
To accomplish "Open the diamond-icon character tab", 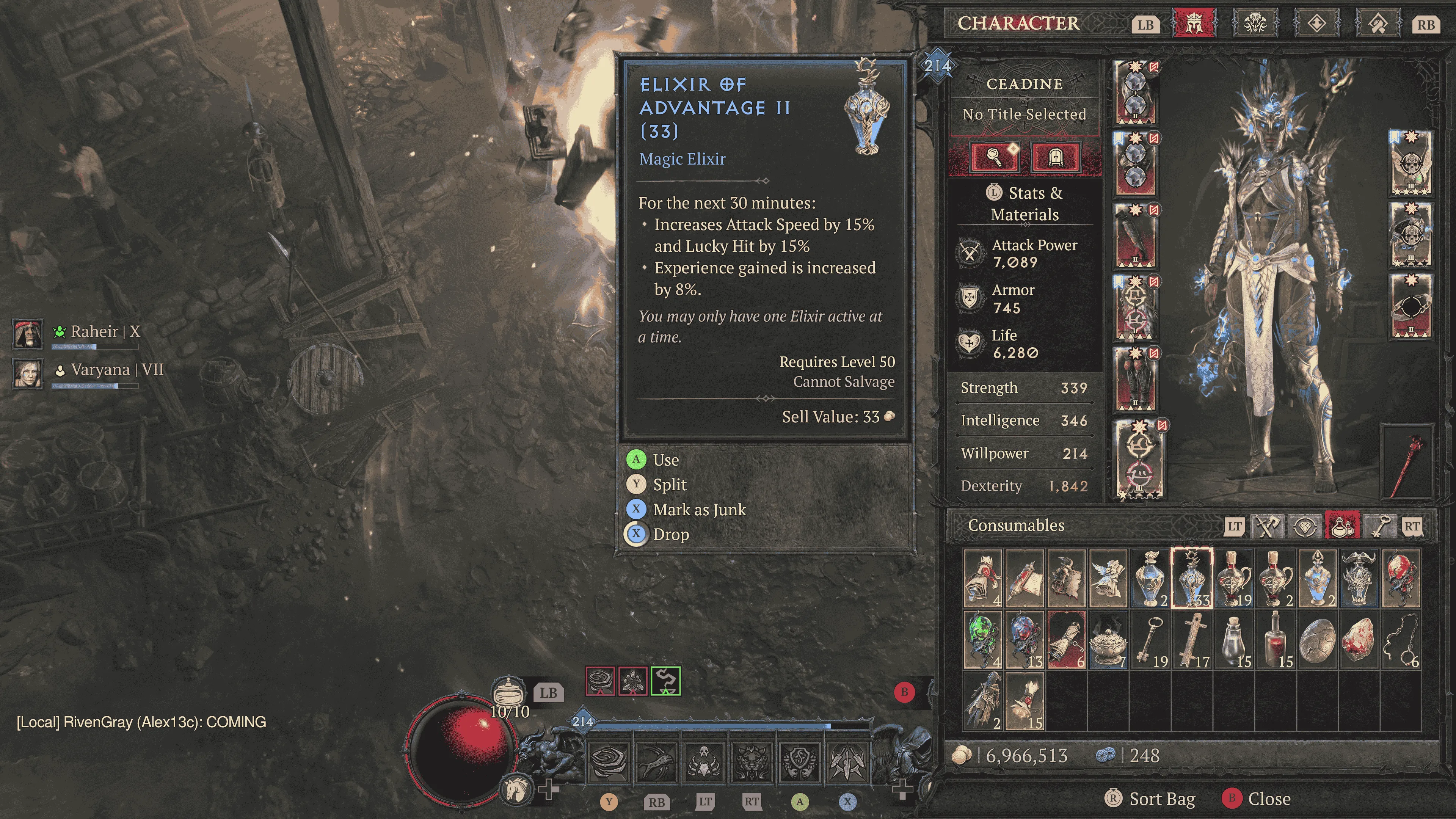I will point(1316,24).
